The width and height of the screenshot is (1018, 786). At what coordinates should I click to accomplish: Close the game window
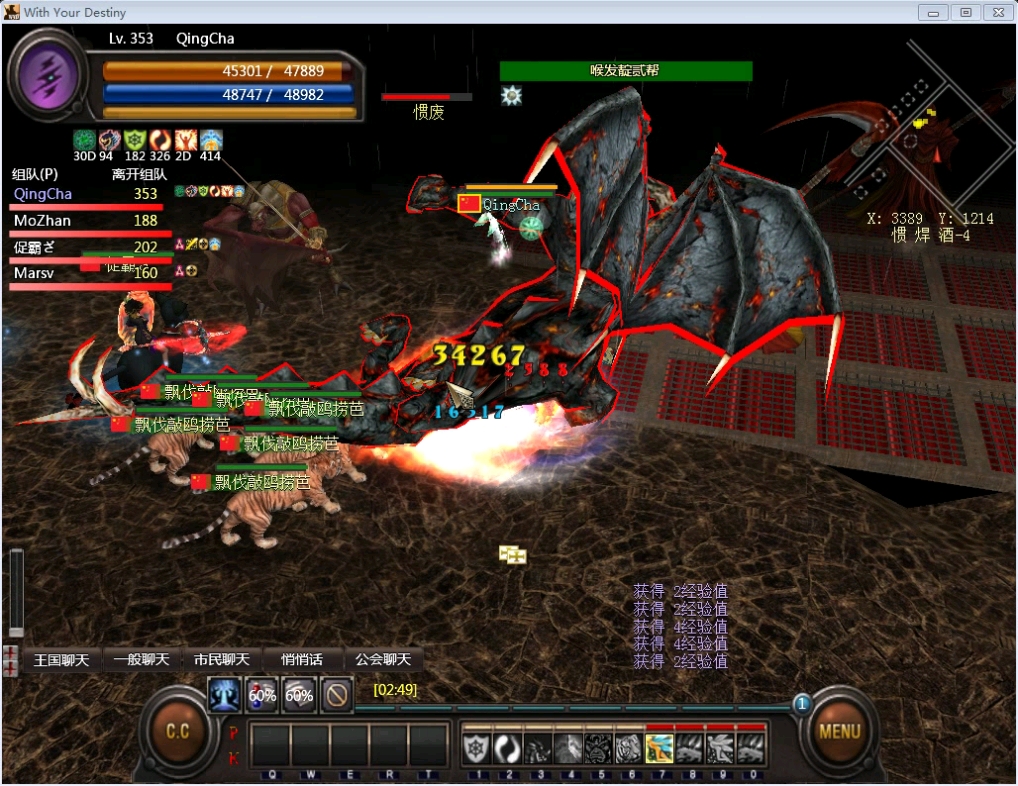[x=996, y=12]
